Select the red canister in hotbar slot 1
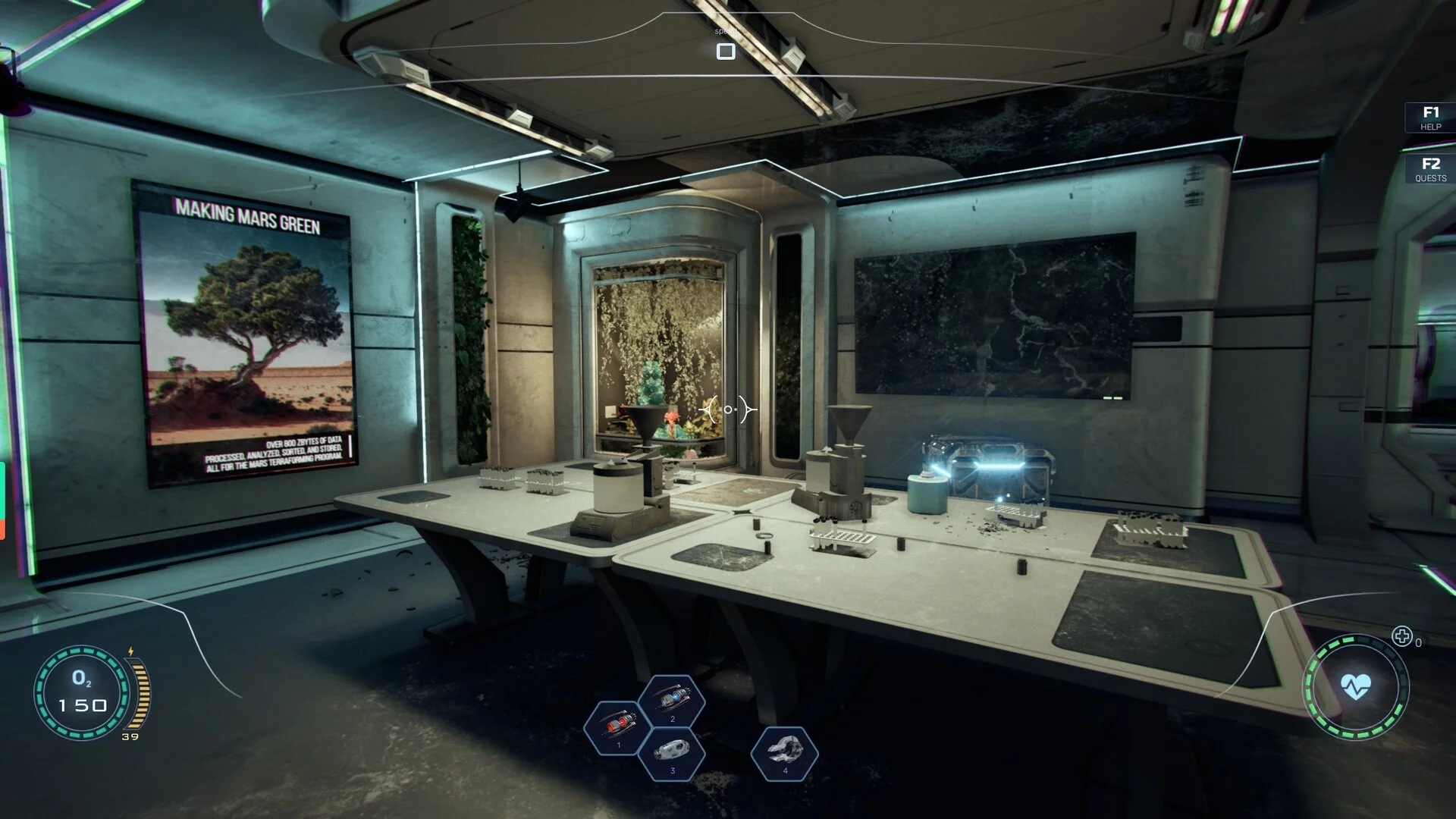Screen dimensions: 1456x819 coord(618,727)
